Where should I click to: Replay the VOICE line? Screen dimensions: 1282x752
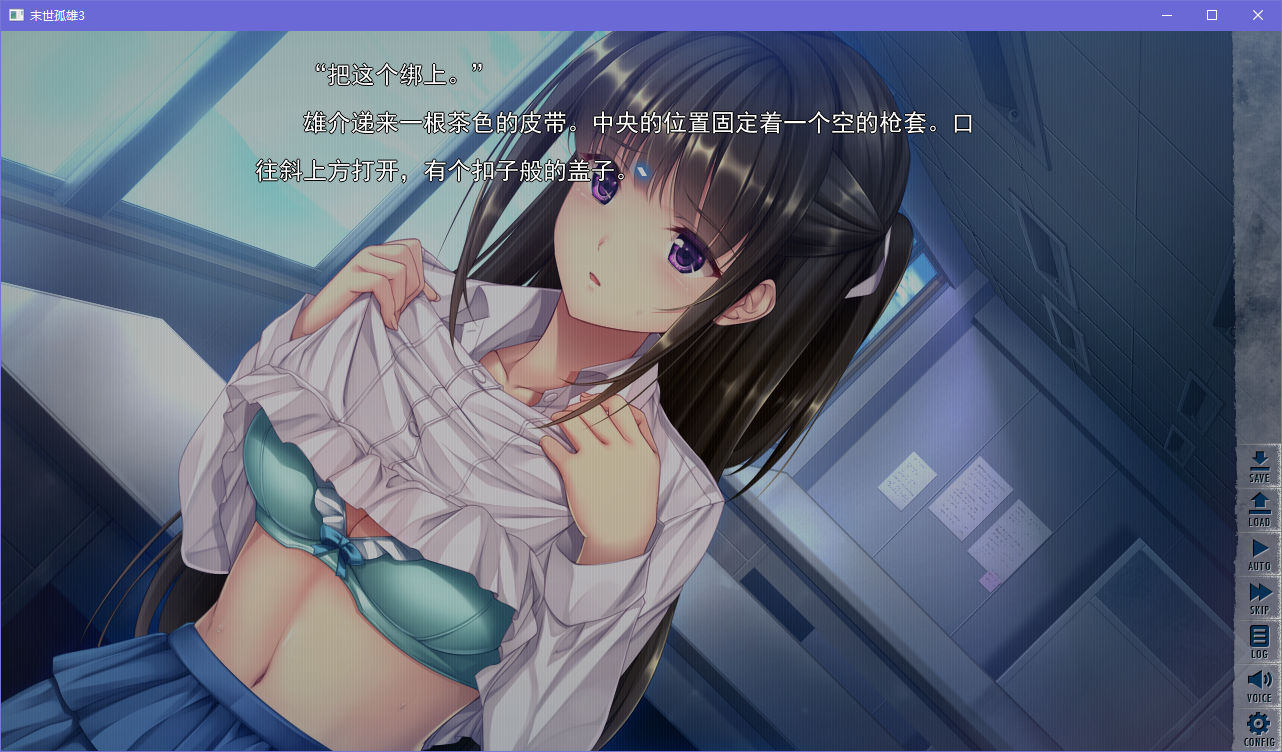pos(1259,685)
